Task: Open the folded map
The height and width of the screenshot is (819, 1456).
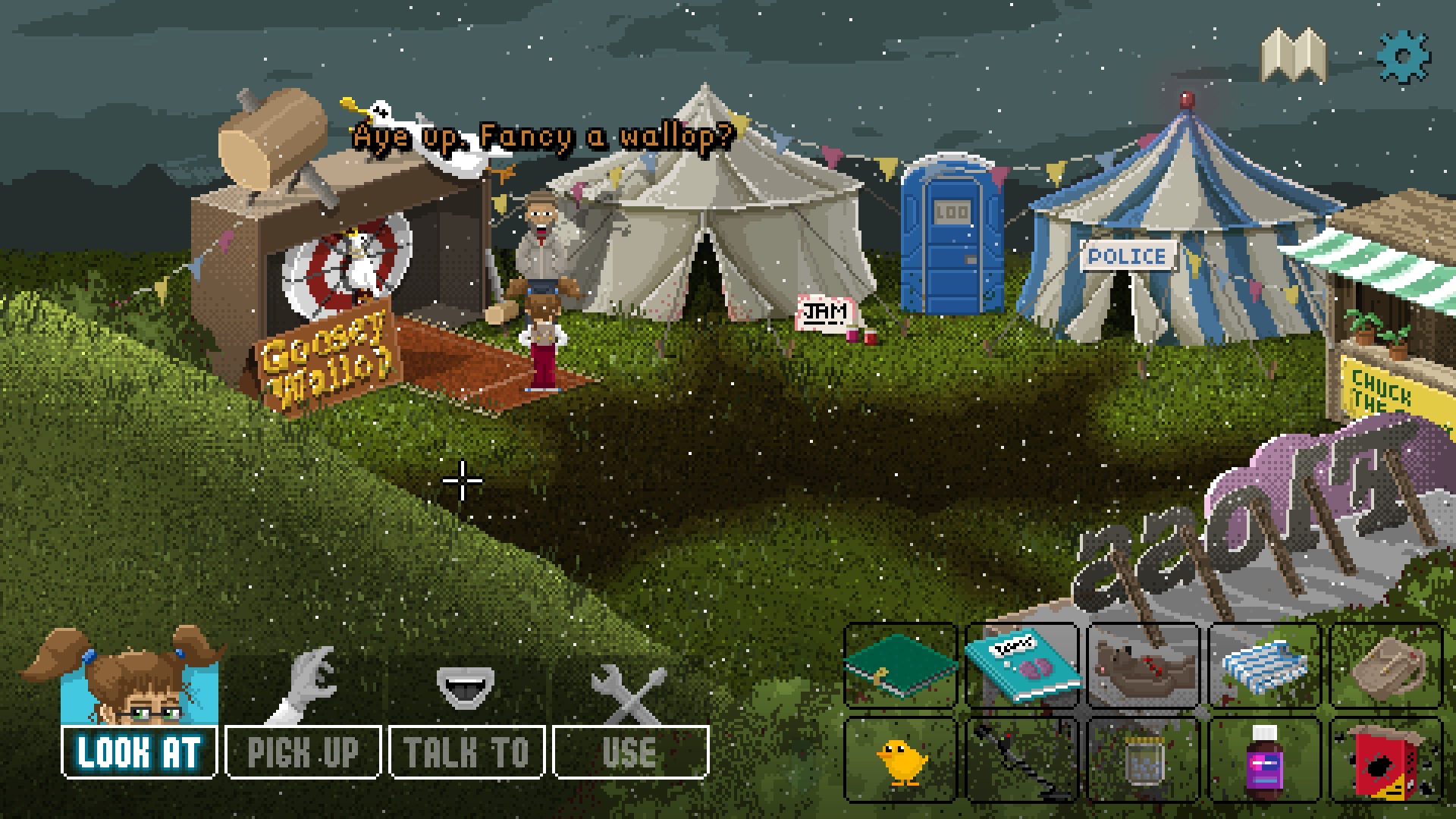Action: 1294,55
